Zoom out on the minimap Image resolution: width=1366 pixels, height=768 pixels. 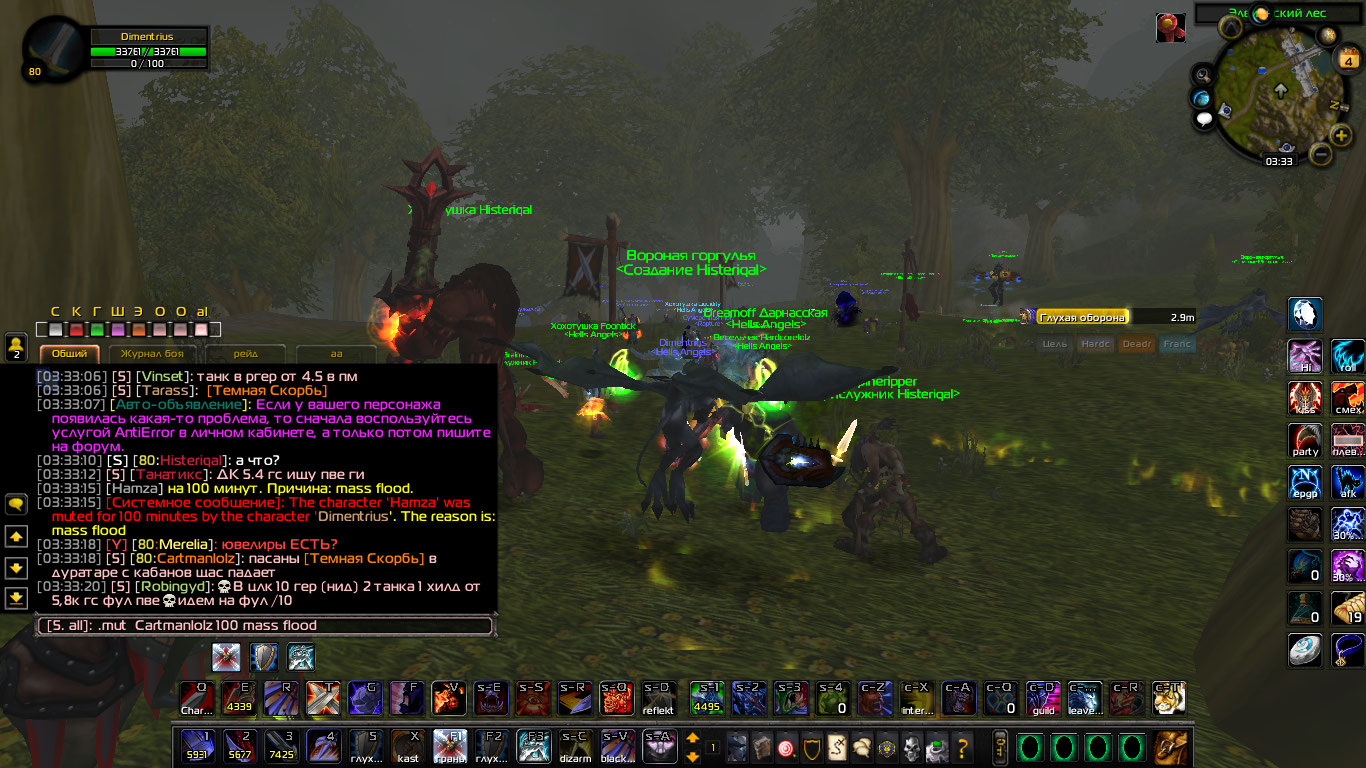point(1320,153)
